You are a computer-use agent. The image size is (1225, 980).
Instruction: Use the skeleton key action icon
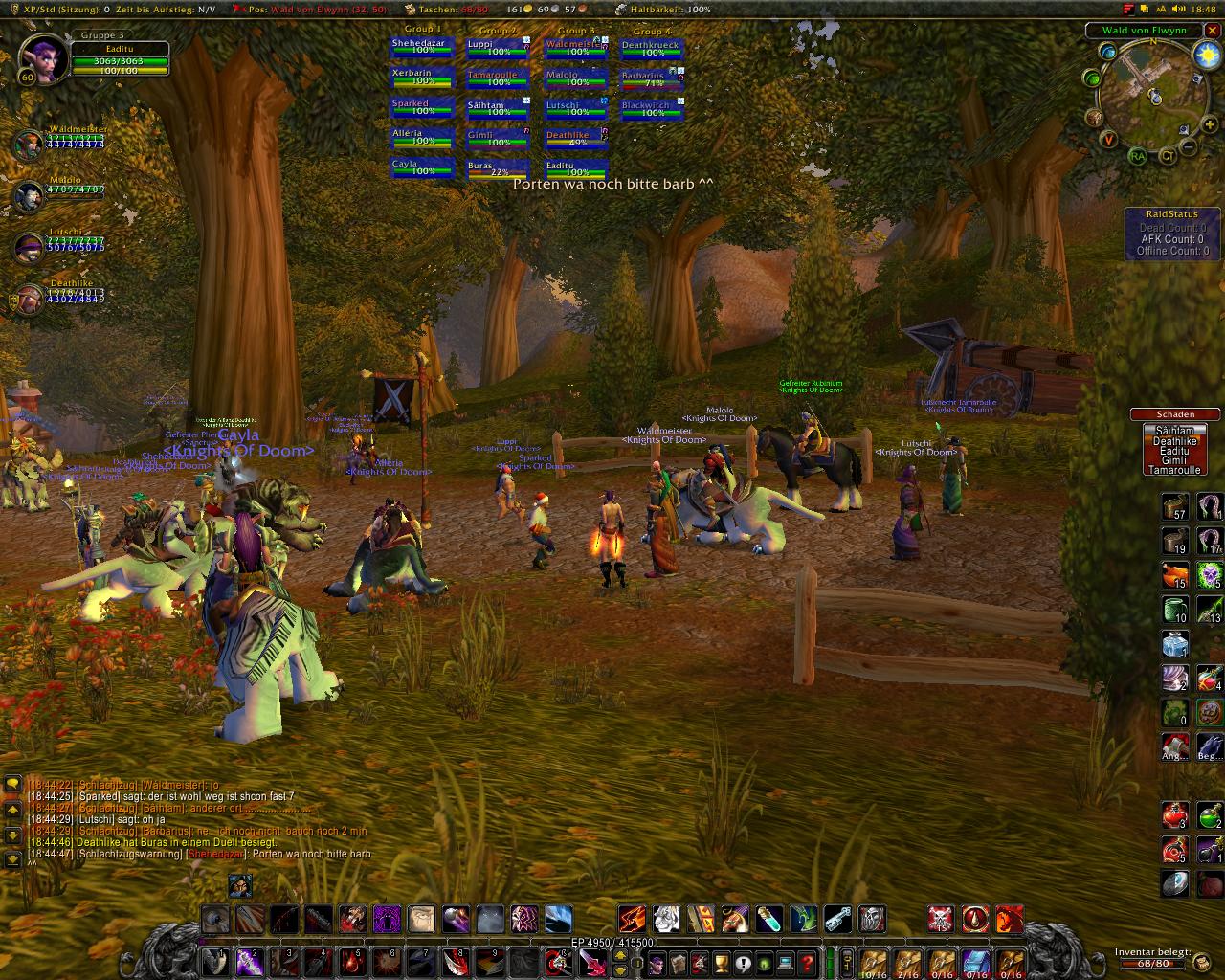coord(837,920)
